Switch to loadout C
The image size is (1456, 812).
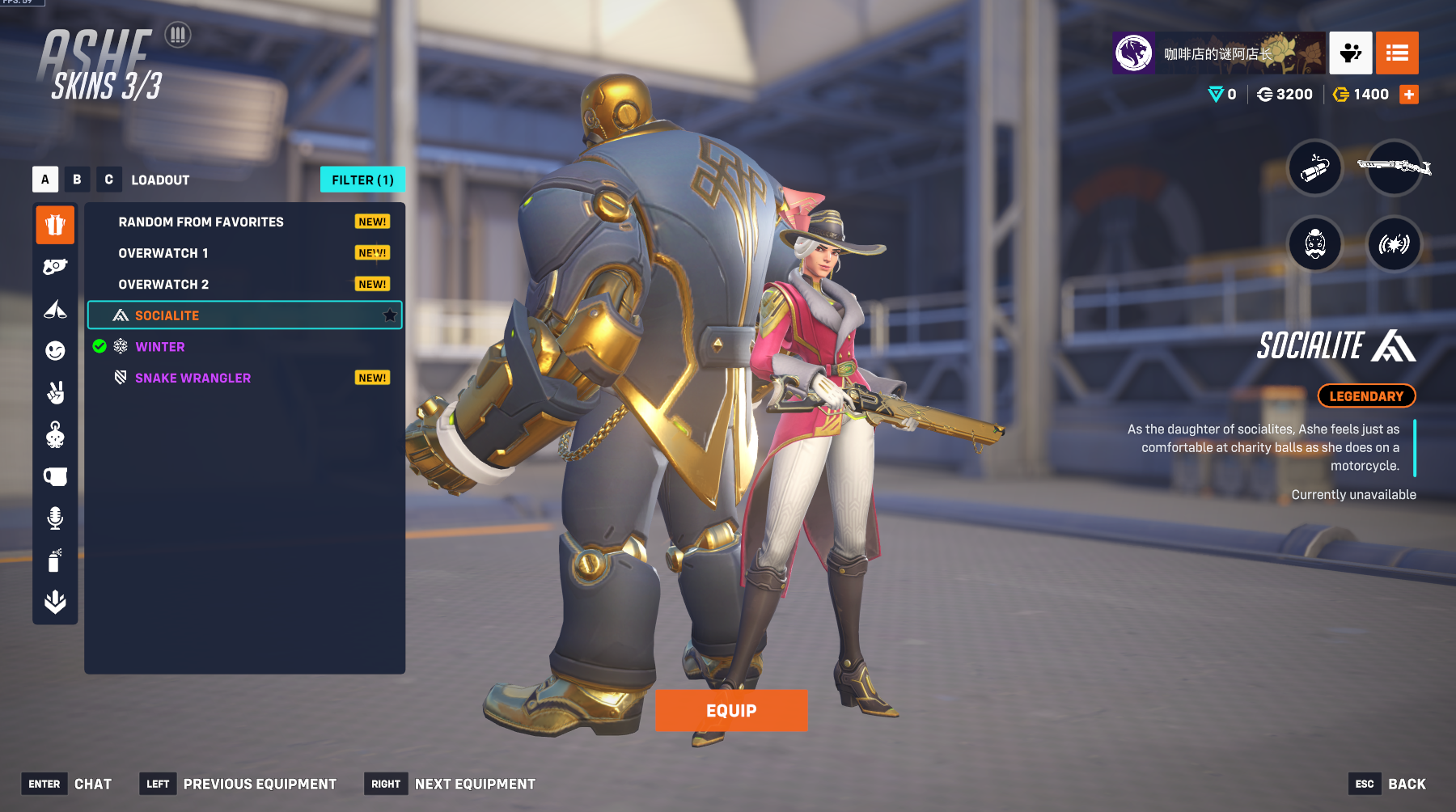click(x=108, y=180)
